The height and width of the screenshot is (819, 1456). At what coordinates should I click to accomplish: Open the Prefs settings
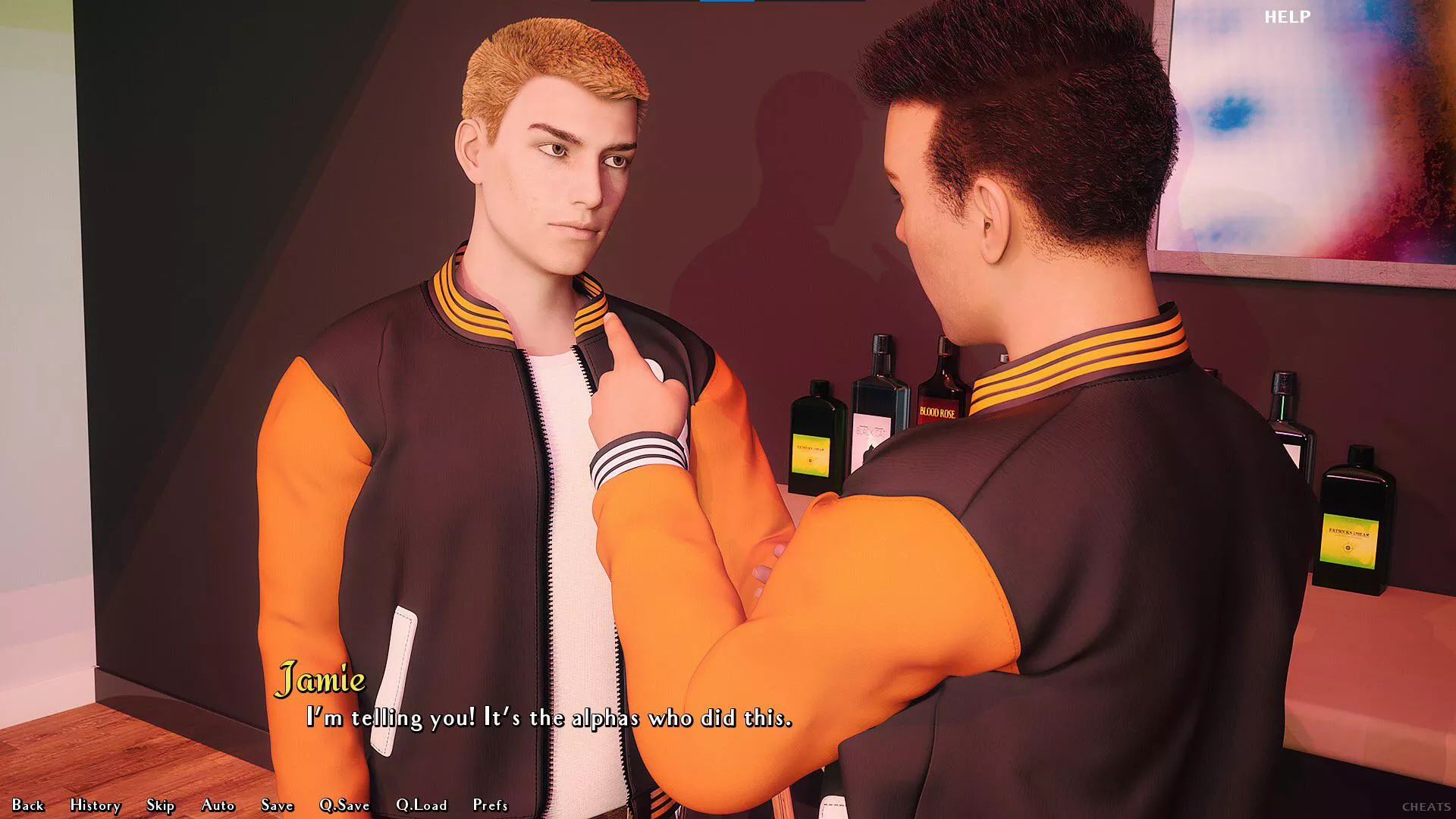(490, 805)
